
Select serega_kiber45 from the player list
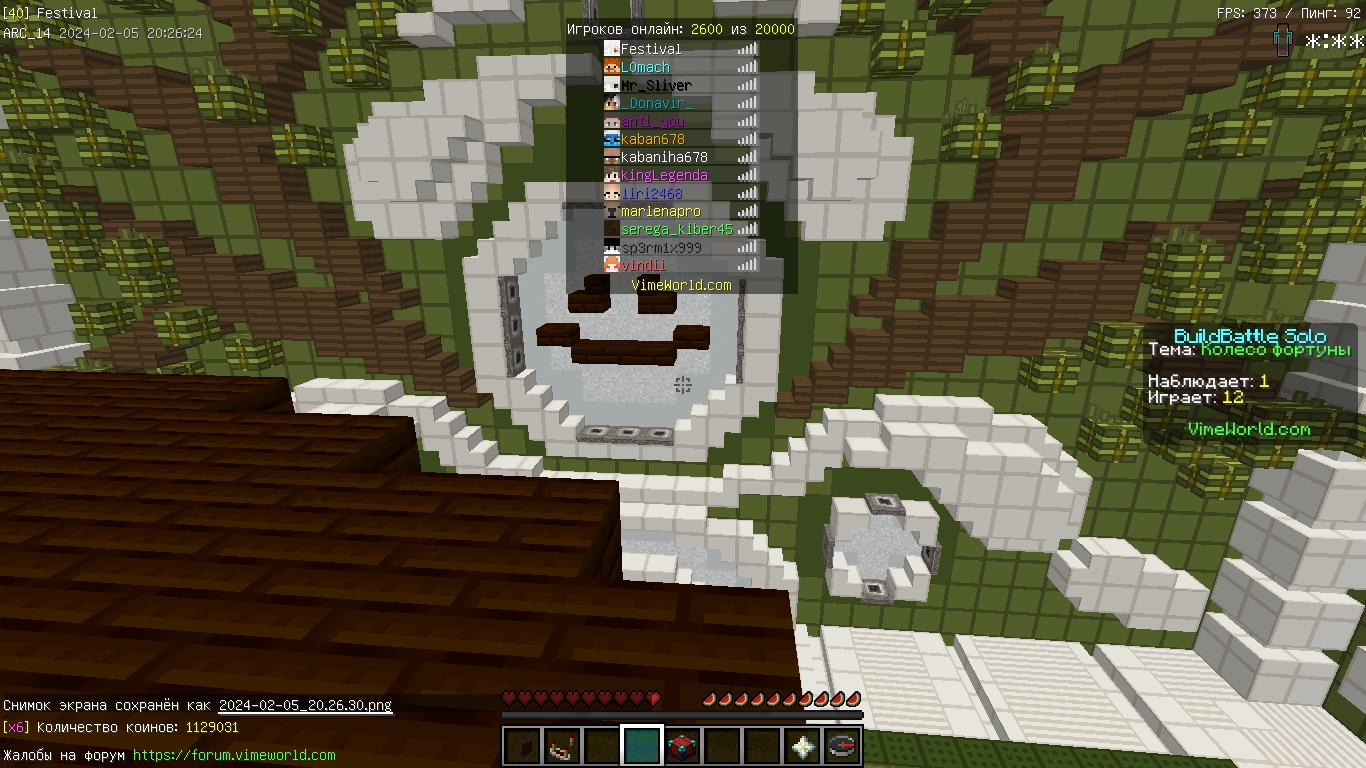coord(676,229)
